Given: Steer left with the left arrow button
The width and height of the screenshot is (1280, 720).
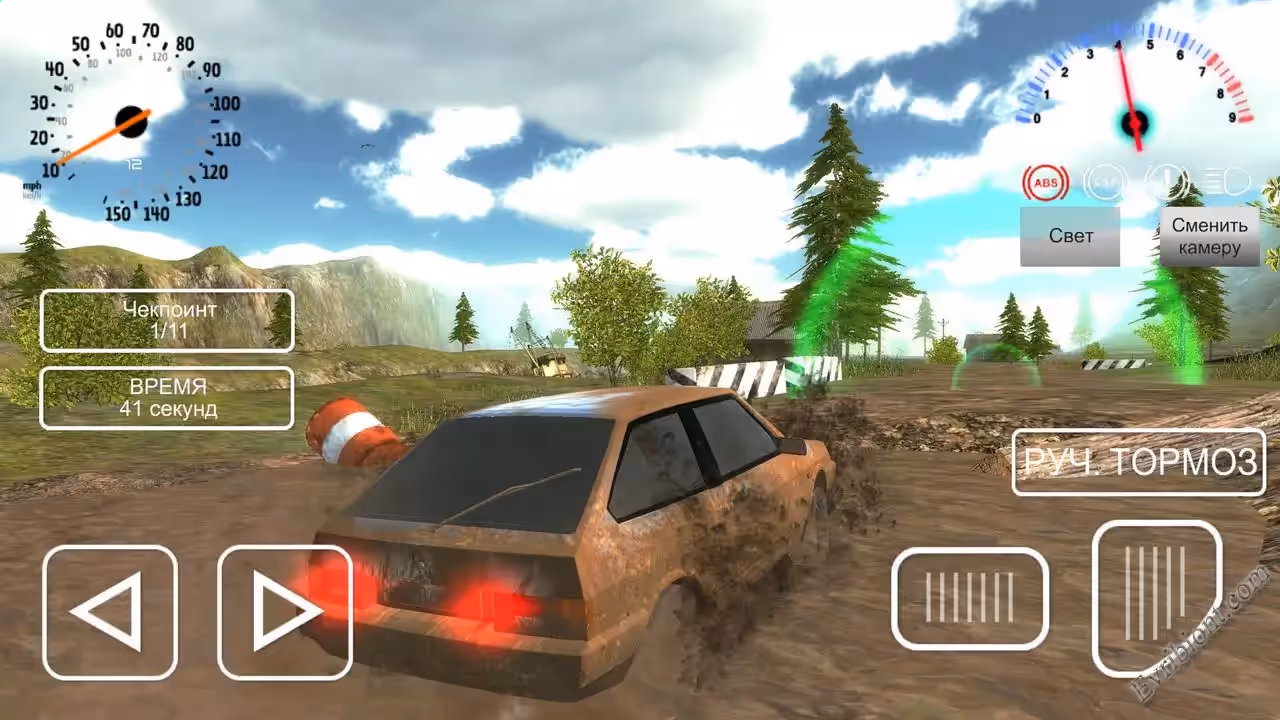Looking at the screenshot, I should click(110, 612).
